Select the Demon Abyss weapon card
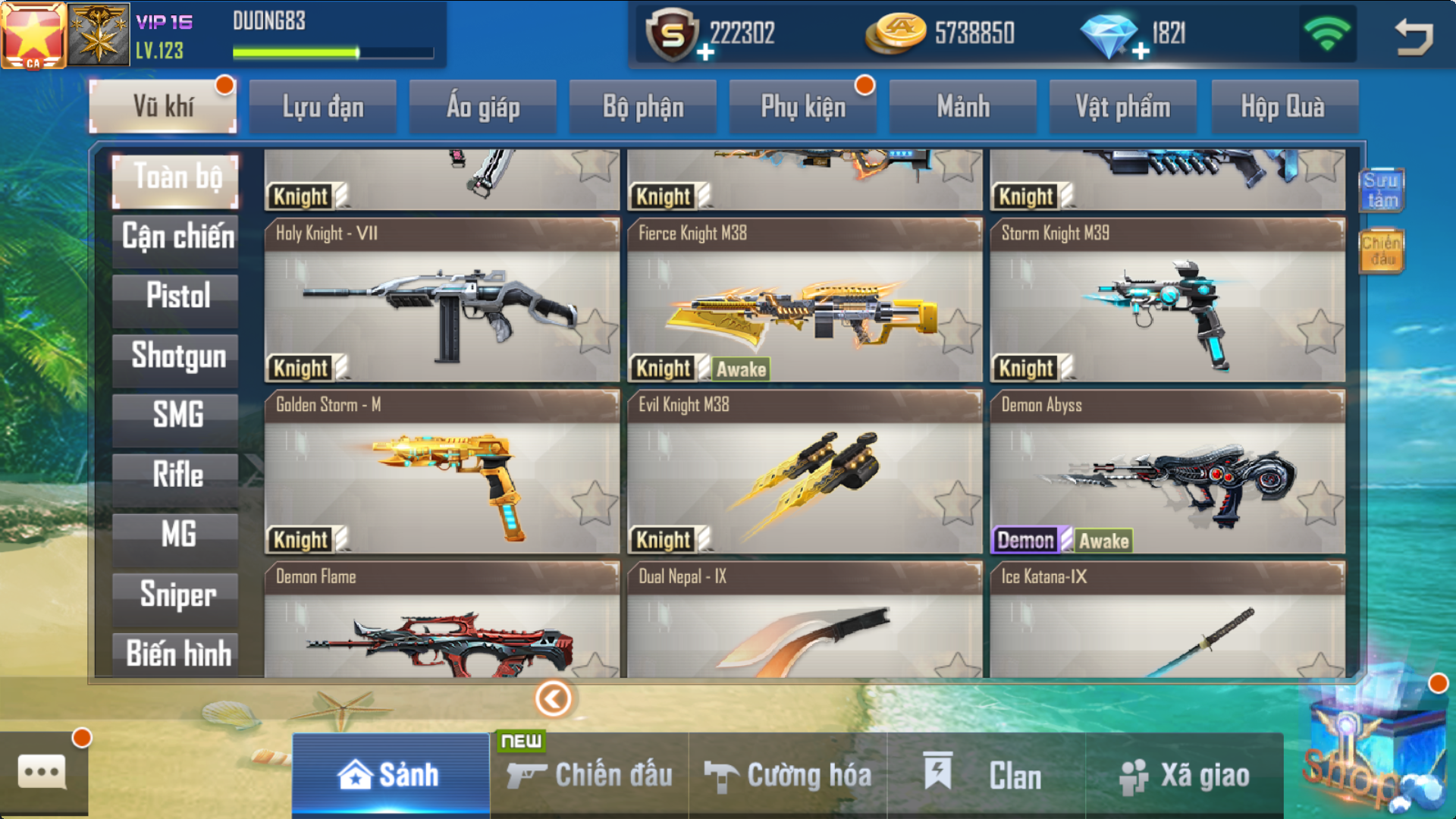This screenshot has height=819, width=1456. click(x=1168, y=474)
